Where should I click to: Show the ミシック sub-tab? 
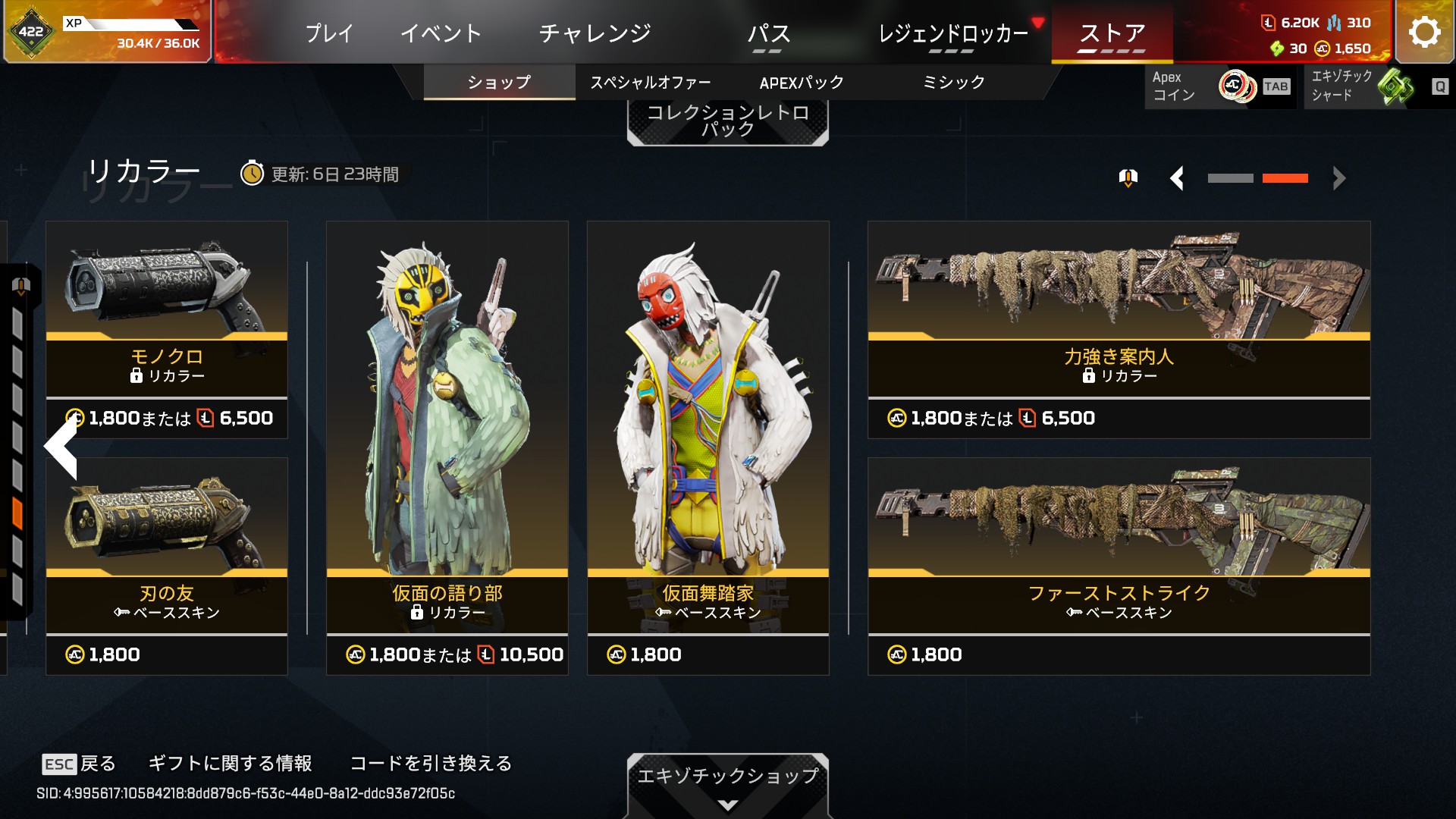point(953,82)
